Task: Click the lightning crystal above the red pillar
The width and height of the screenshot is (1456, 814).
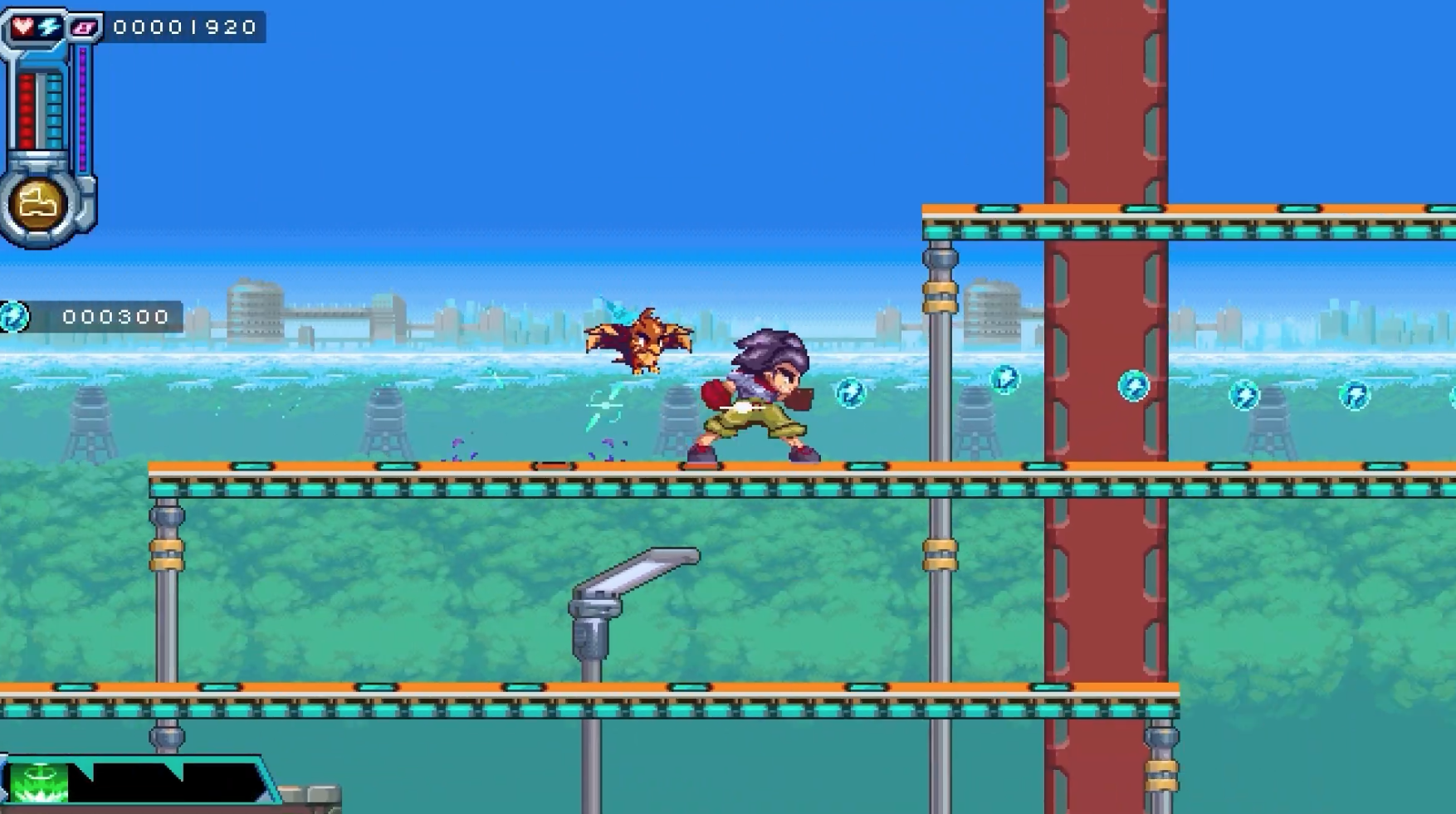Action: 1132,385
